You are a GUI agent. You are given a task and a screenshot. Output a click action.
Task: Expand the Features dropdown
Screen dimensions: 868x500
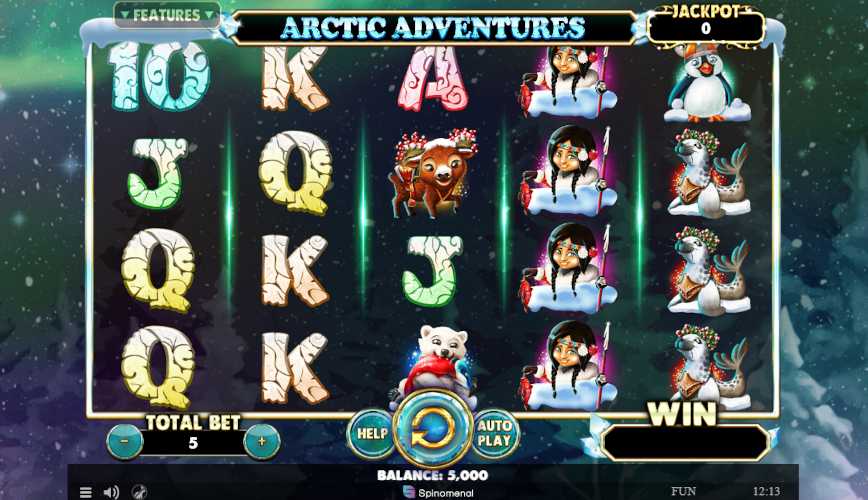[166, 15]
